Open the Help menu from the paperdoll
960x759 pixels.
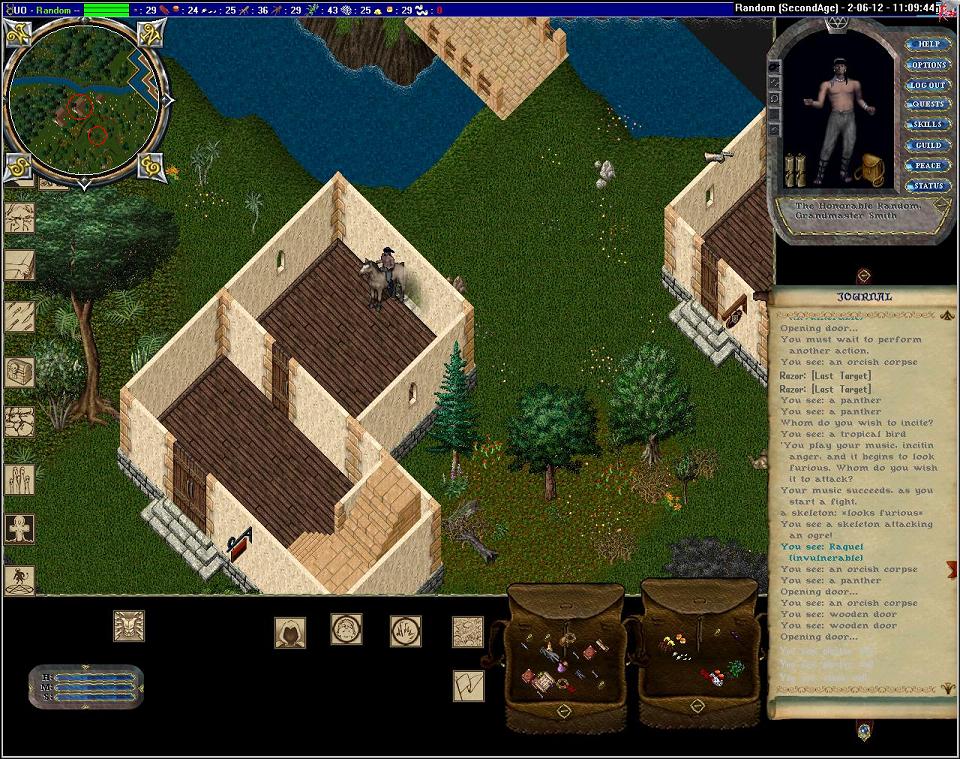(x=927, y=45)
